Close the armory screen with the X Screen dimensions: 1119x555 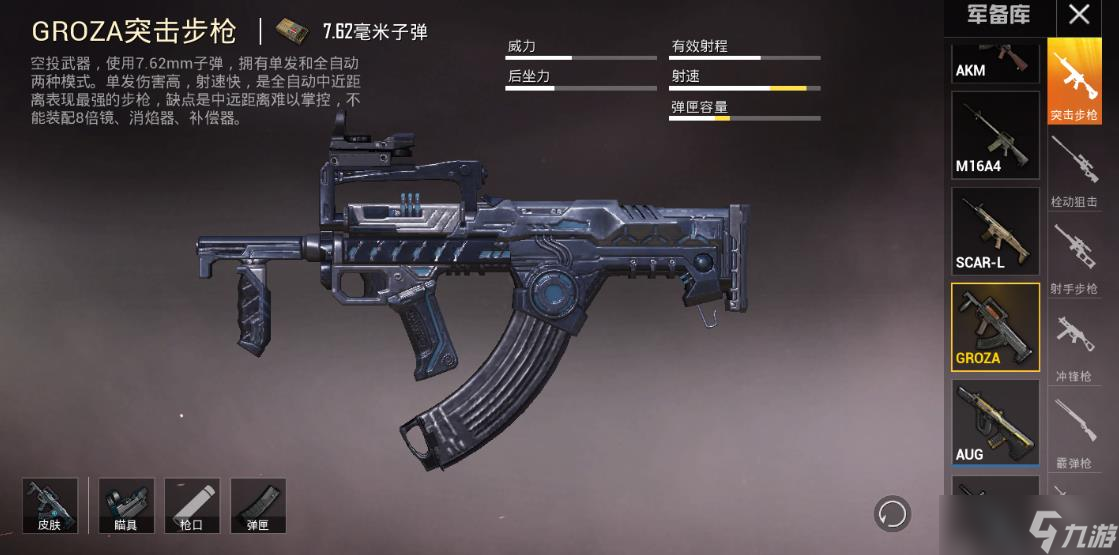(1079, 15)
